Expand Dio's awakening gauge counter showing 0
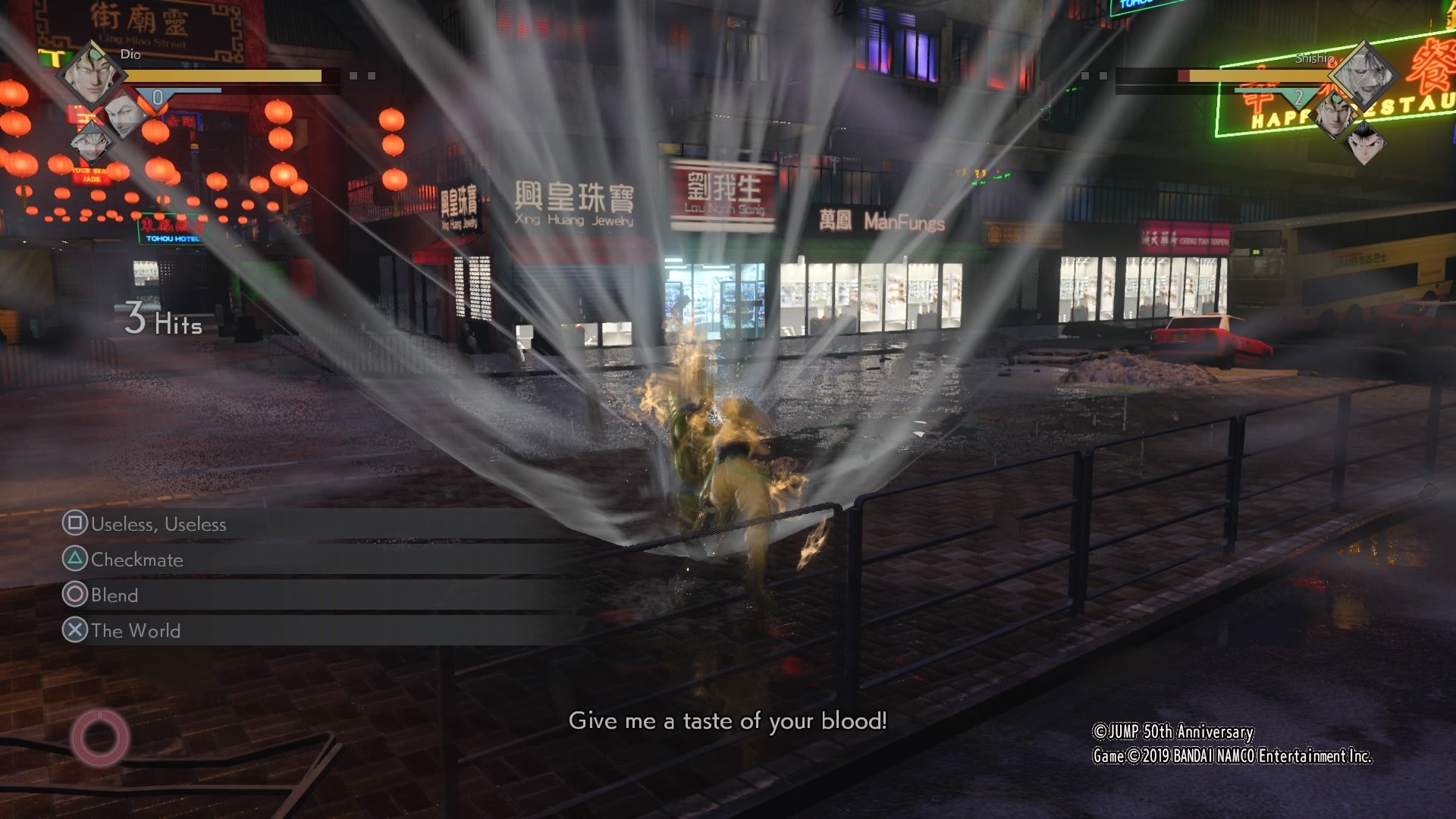This screenshot has width=1456, height=819. point(157,97)
